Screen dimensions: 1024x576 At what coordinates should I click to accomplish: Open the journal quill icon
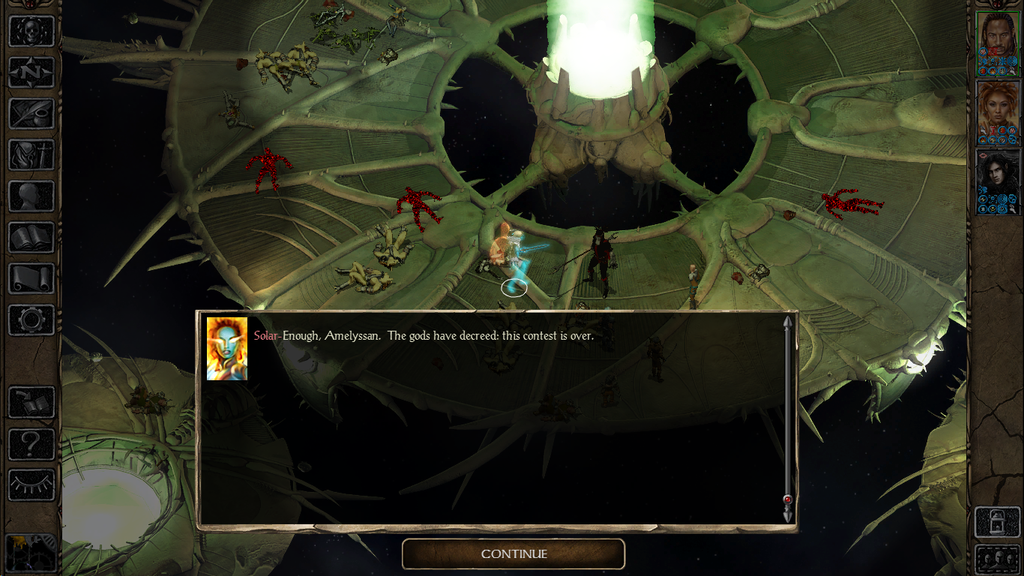pyautogui.click(x=31, y=113)
